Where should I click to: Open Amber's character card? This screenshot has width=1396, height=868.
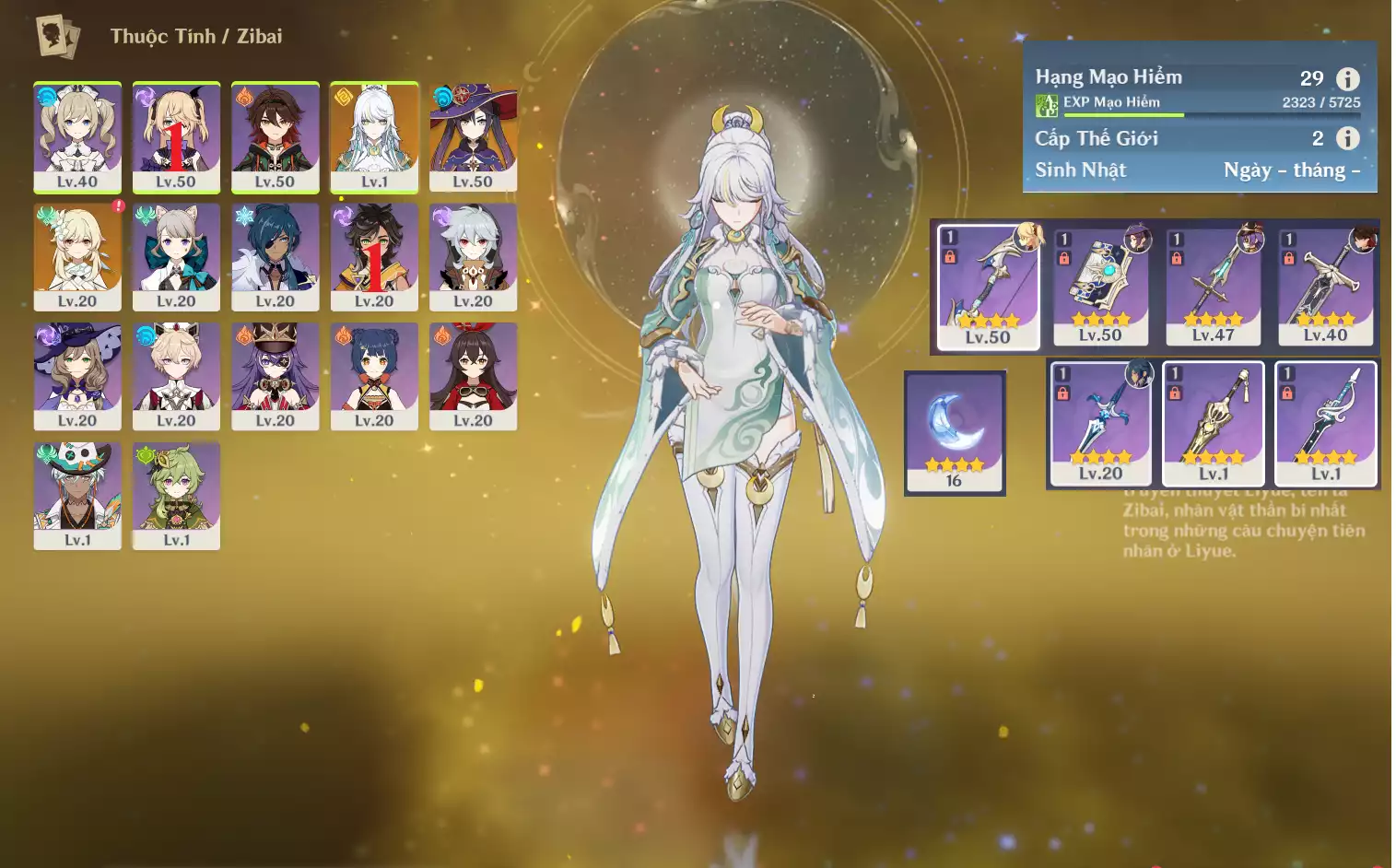473,376
